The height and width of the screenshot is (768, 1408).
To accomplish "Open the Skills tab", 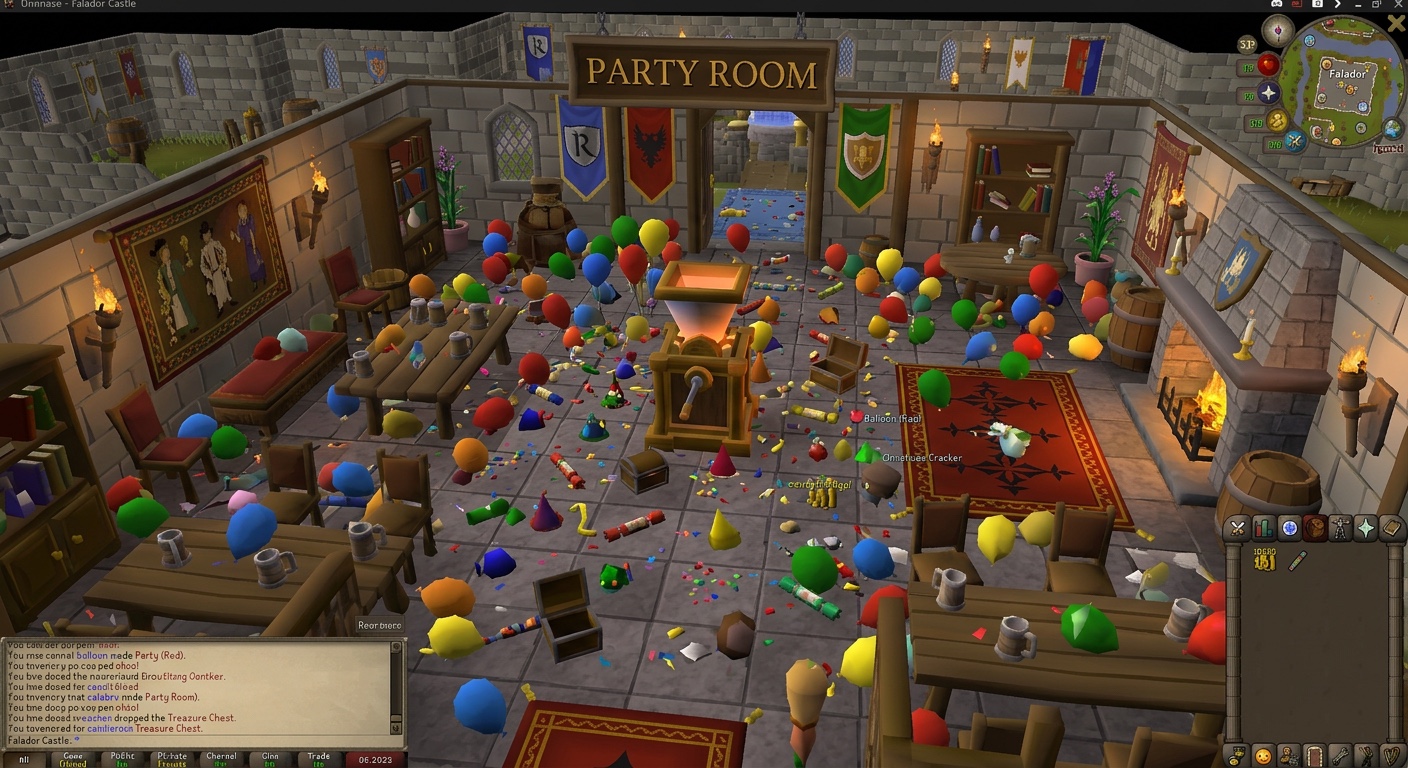I will pyautogui.click(x=1264, y=527).
